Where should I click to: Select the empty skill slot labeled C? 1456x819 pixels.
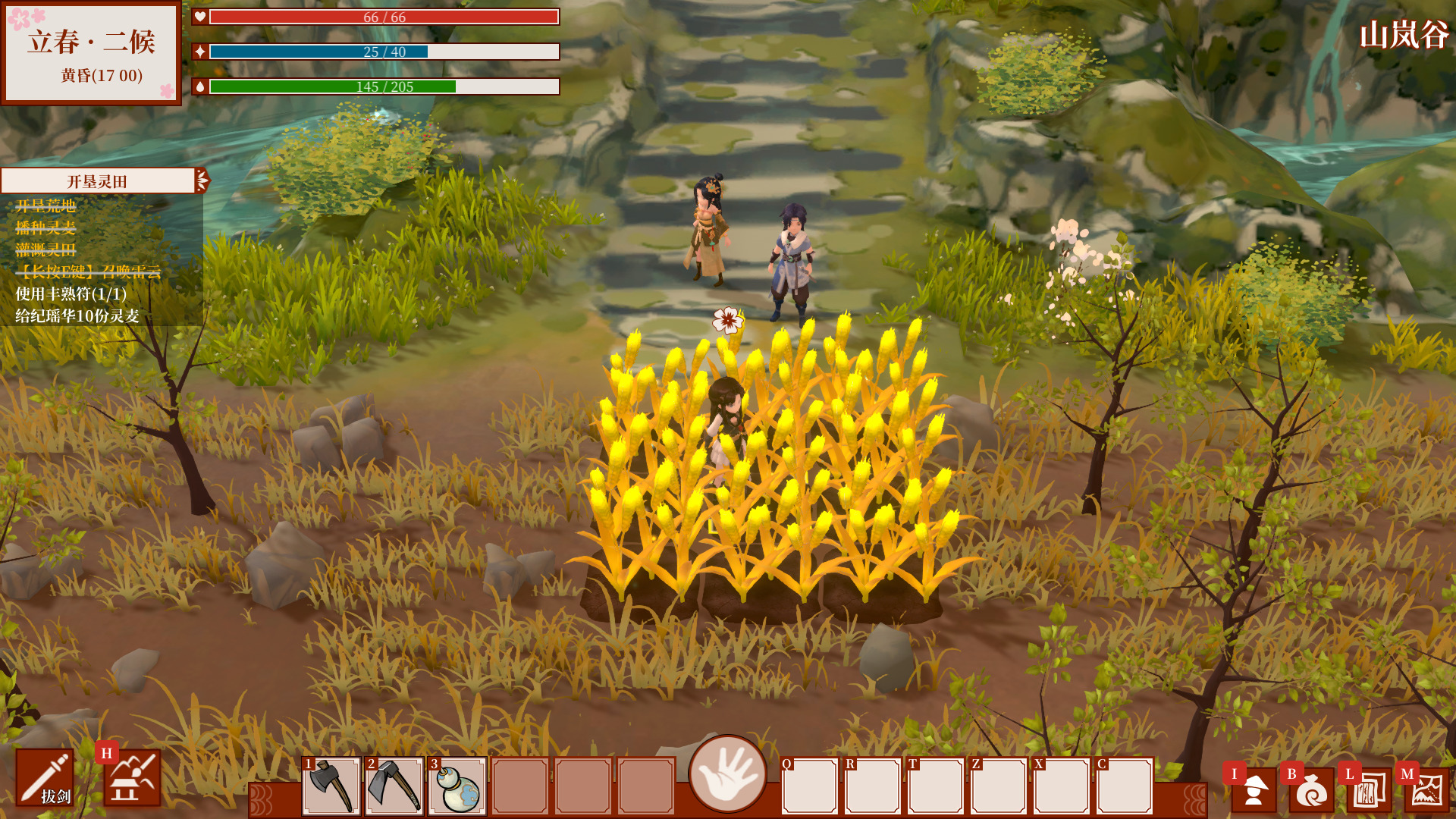point(1125,786)
